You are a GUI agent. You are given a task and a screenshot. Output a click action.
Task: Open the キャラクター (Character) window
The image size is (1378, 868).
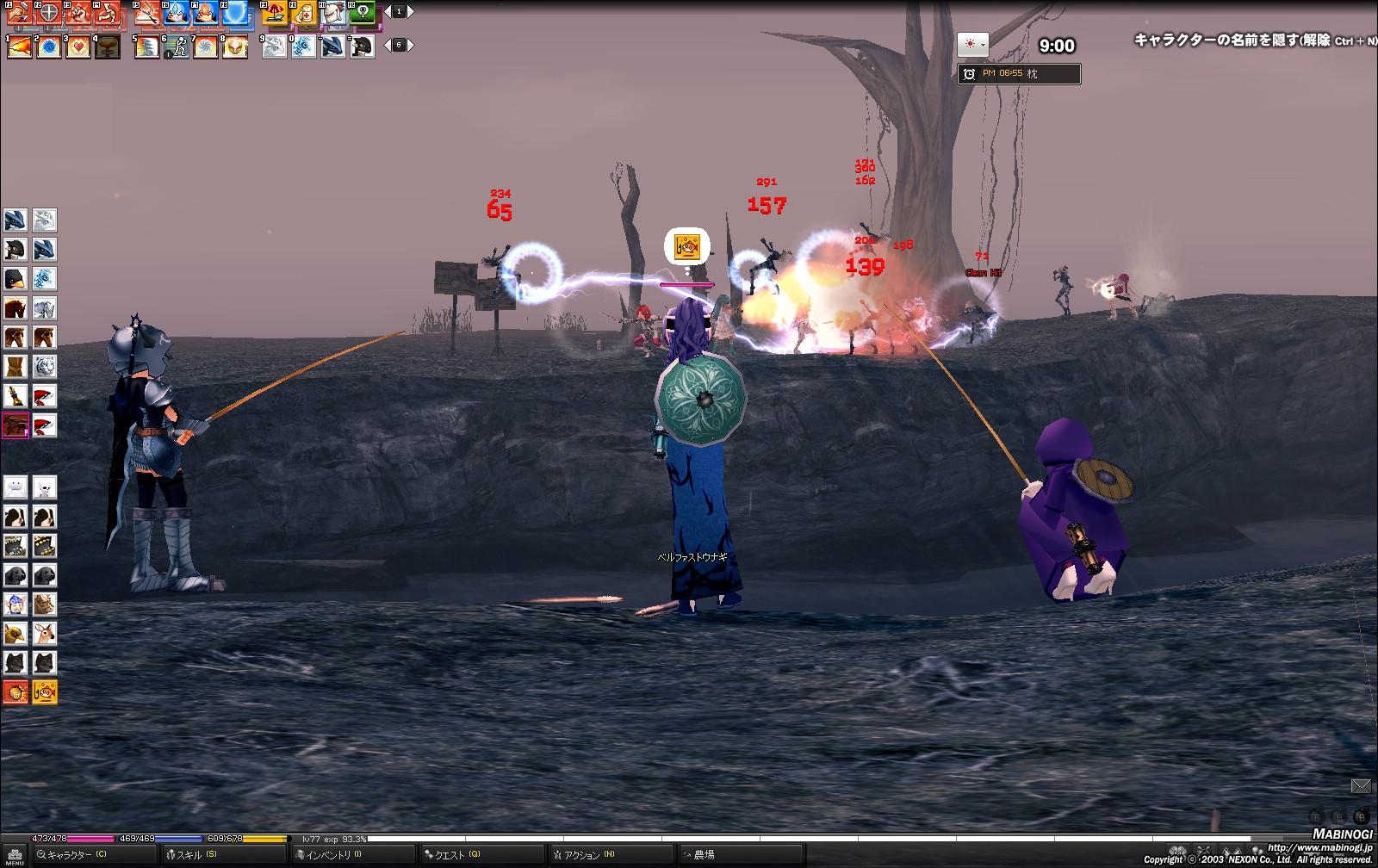click(76, 854)
